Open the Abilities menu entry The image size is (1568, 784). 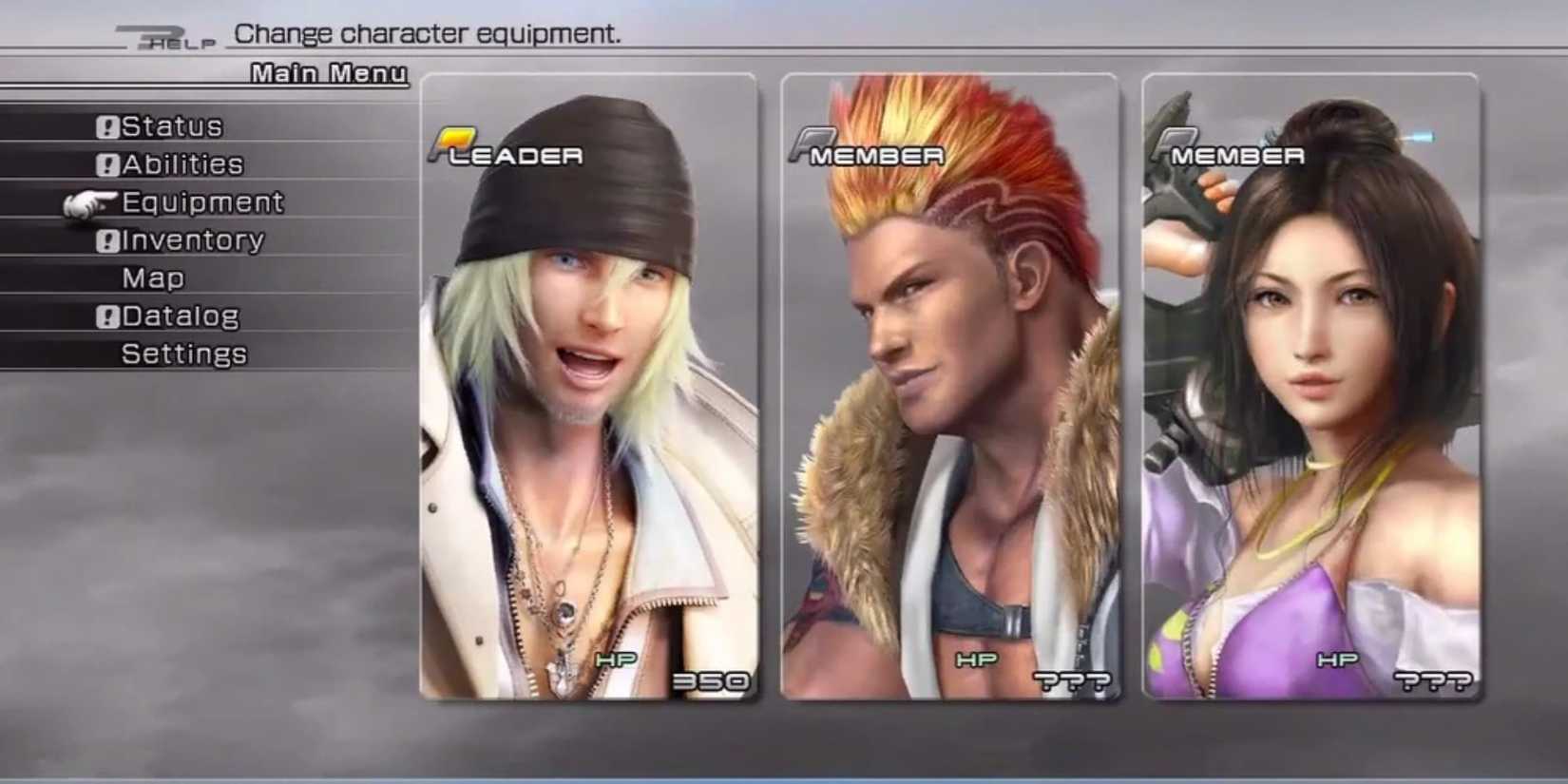(183, 163)
